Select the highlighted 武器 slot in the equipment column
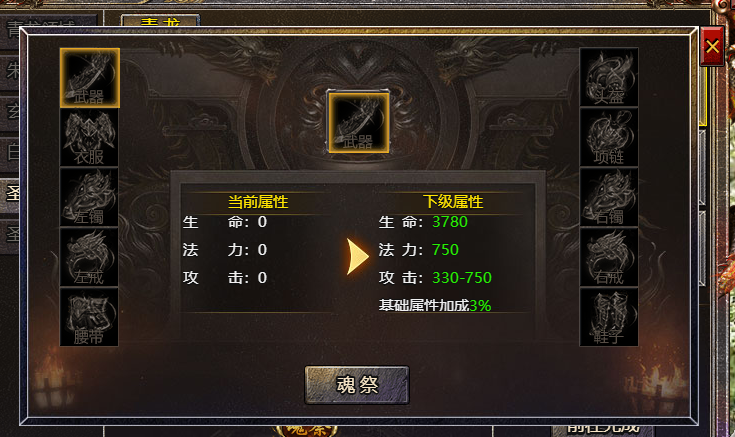Viewport: 735px width, 437px height. coord(90,77)
